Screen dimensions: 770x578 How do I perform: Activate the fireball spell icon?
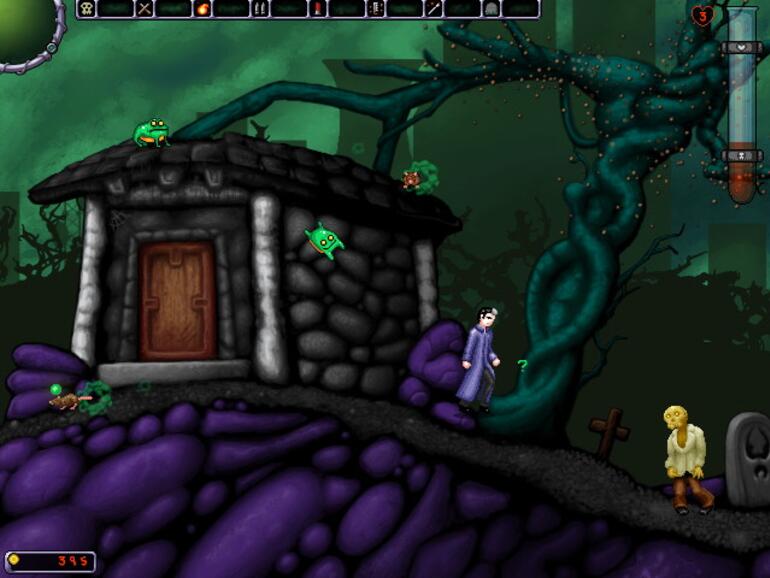pyautogui.click(x=203, y=9)
